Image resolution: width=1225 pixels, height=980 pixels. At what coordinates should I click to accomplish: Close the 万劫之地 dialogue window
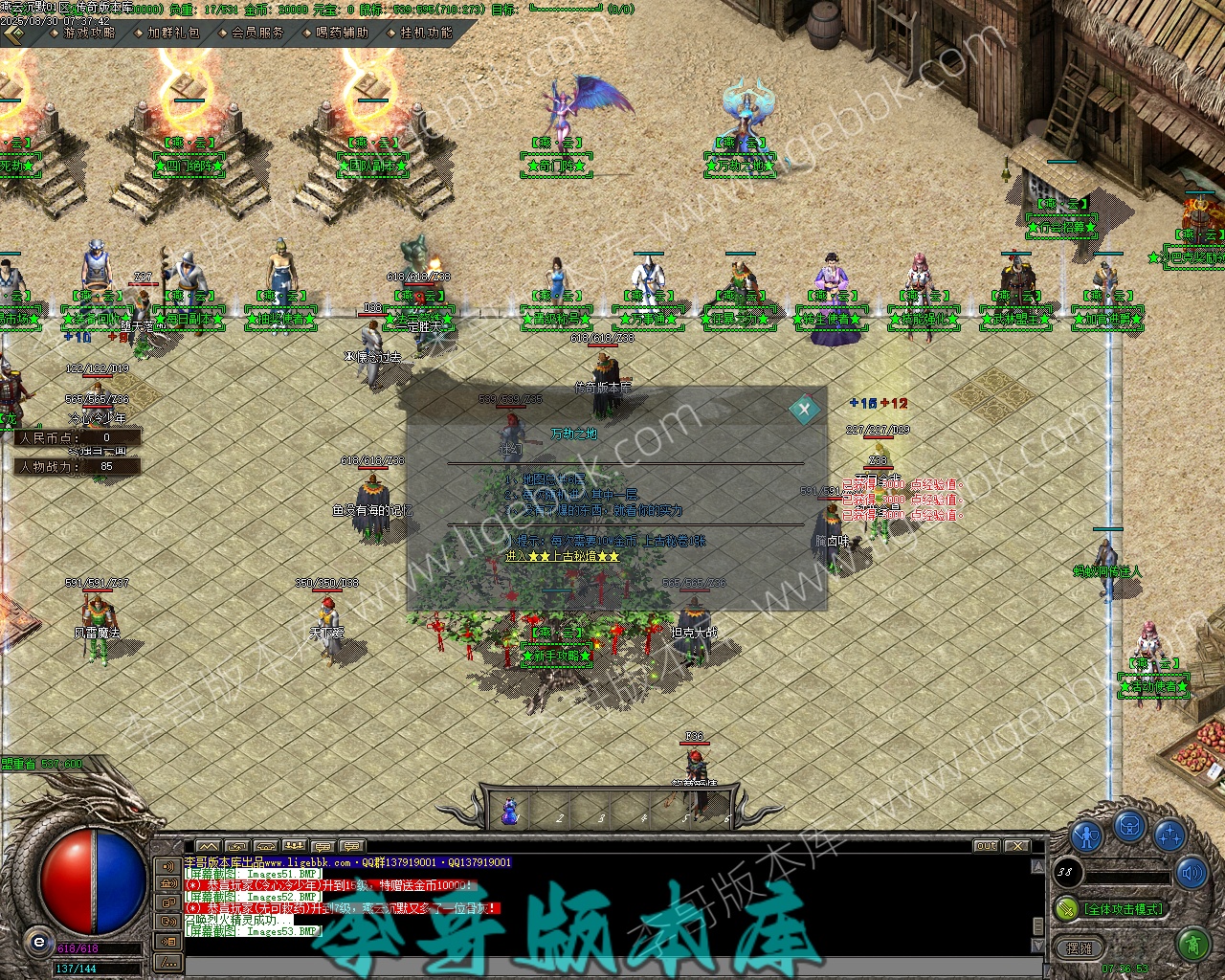[804, 410]
